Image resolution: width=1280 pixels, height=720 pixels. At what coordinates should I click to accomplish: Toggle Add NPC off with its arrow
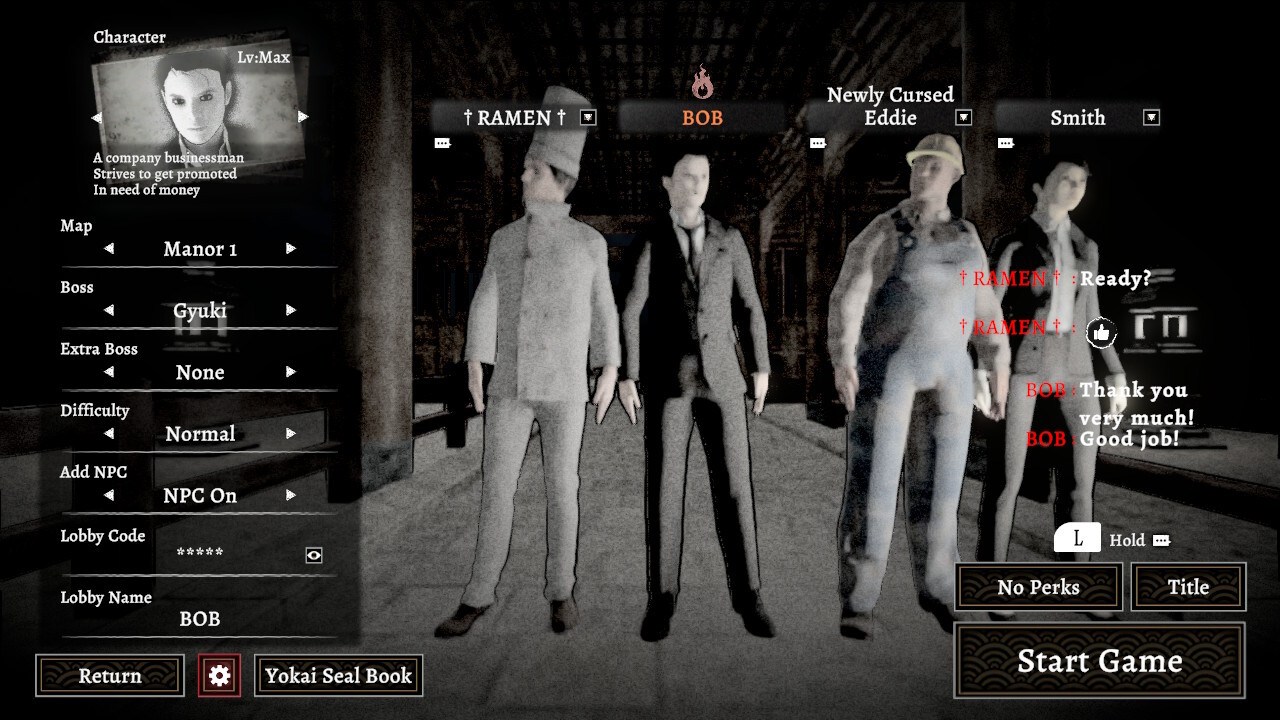click(289, 495)
